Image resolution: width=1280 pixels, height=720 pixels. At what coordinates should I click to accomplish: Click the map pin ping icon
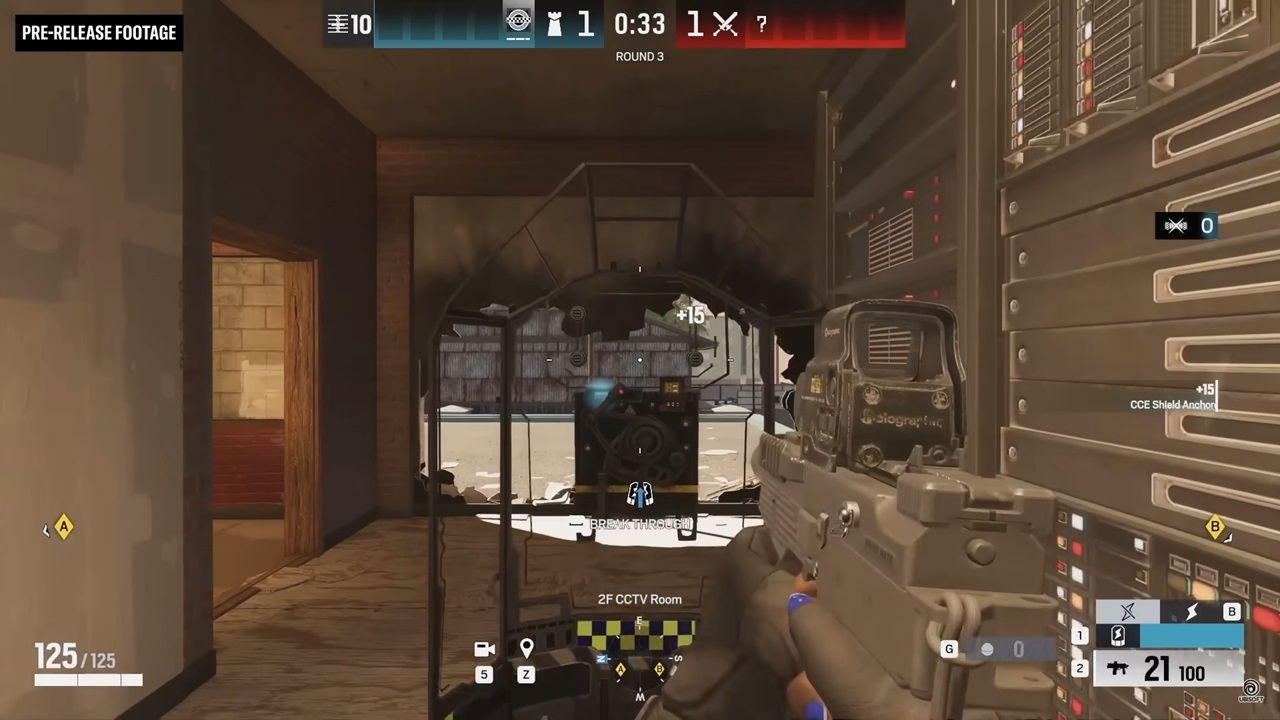pyautogui.click(x=526, y=649)
